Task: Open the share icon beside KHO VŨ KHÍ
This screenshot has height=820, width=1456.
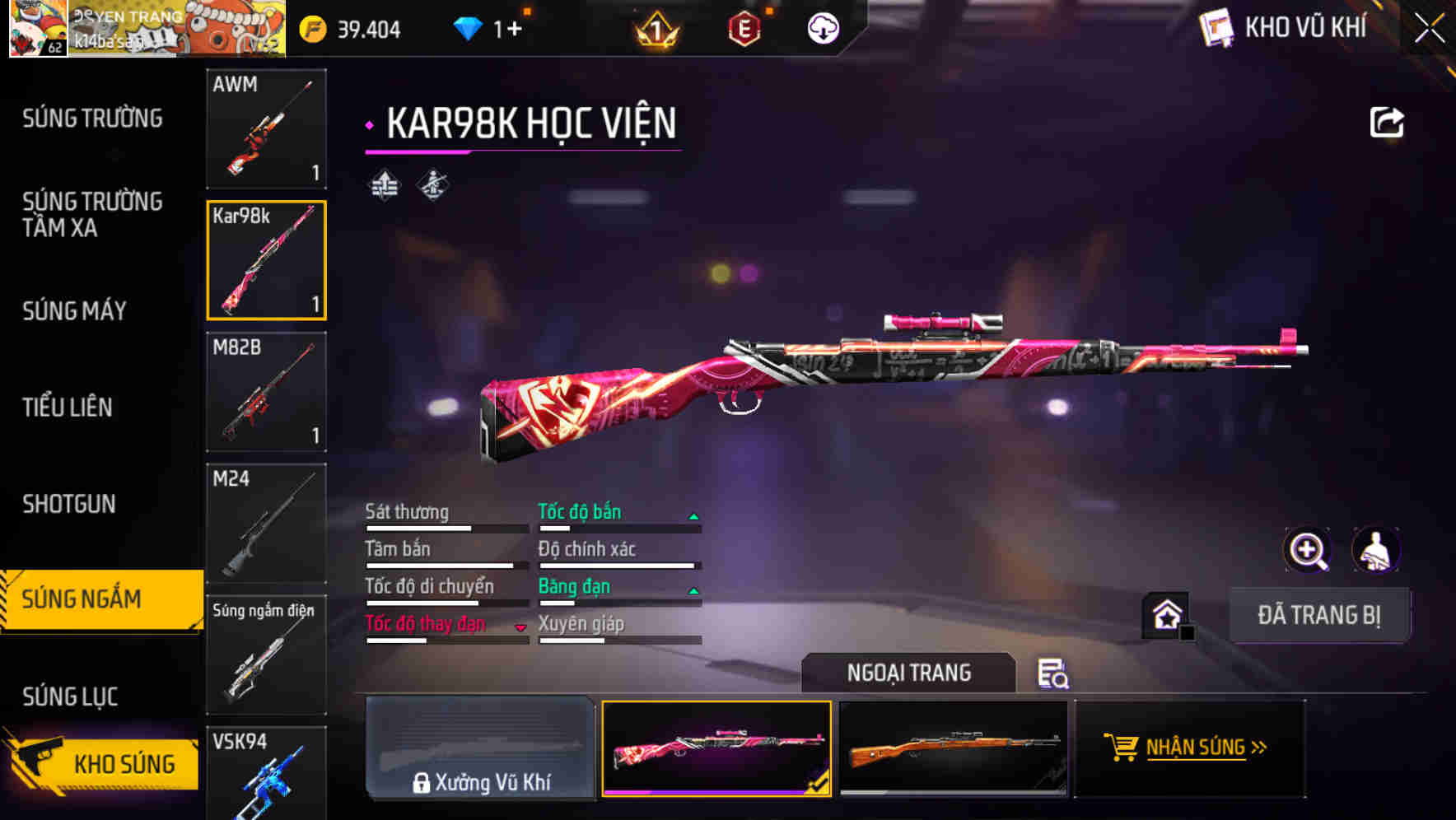Action: tap(1388, 122)
